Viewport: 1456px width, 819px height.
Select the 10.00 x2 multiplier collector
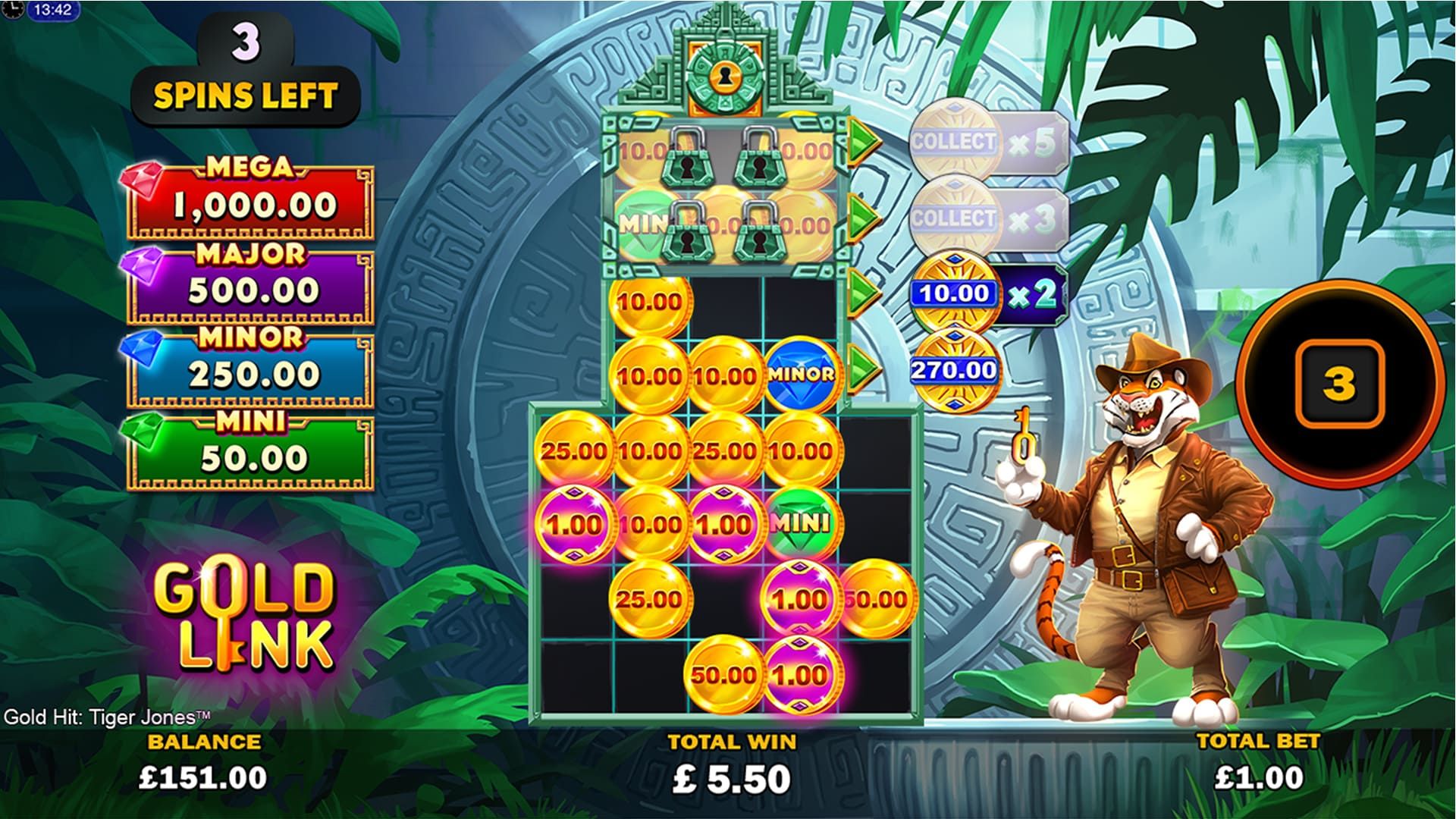coord(986,294)
